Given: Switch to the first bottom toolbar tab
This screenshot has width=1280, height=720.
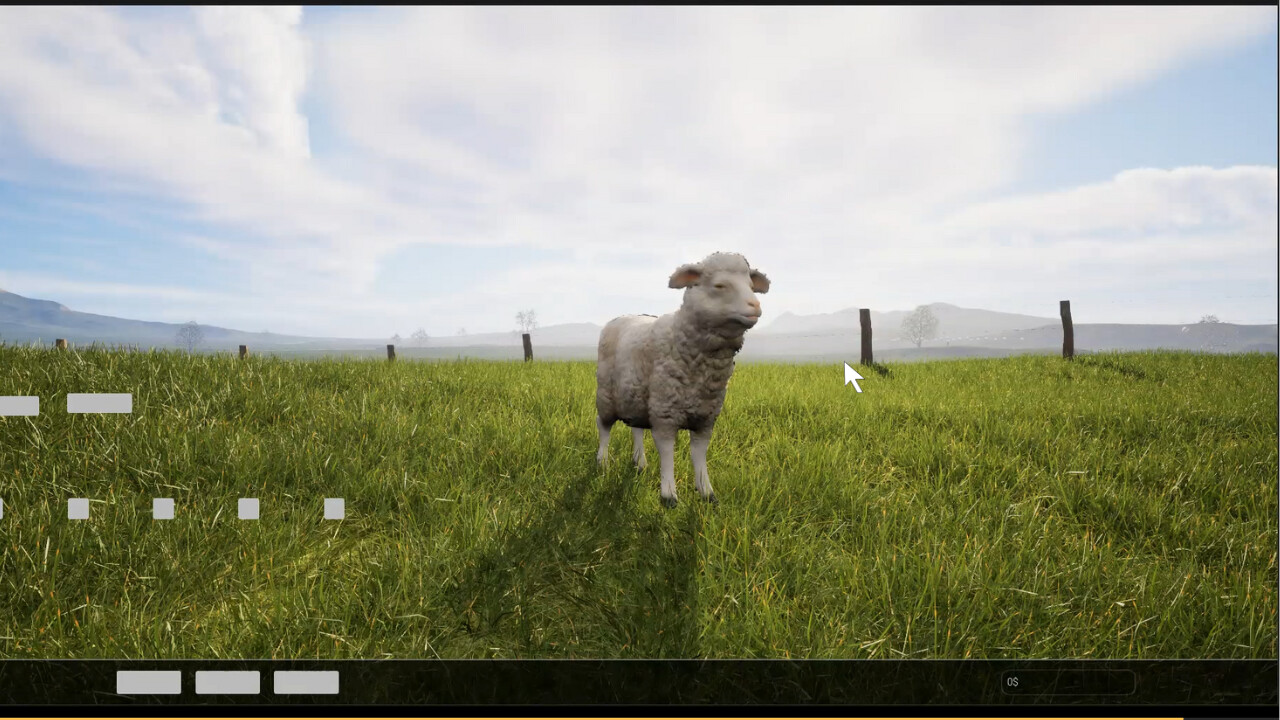Looking at the screenshot, I should pos(148,682).
